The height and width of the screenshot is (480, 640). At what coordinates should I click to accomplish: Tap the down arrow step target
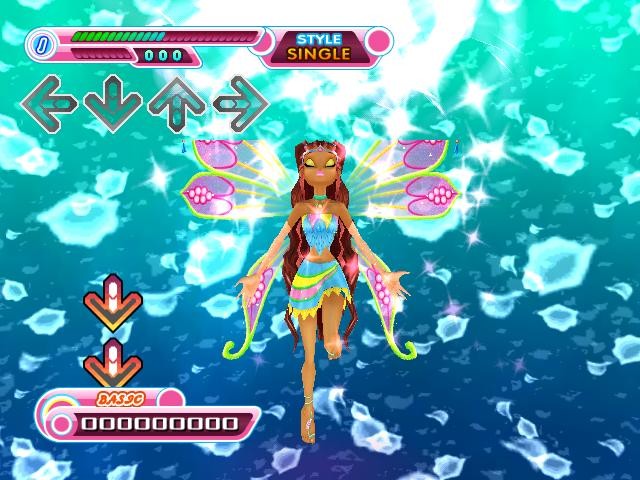tap(113, 101)
